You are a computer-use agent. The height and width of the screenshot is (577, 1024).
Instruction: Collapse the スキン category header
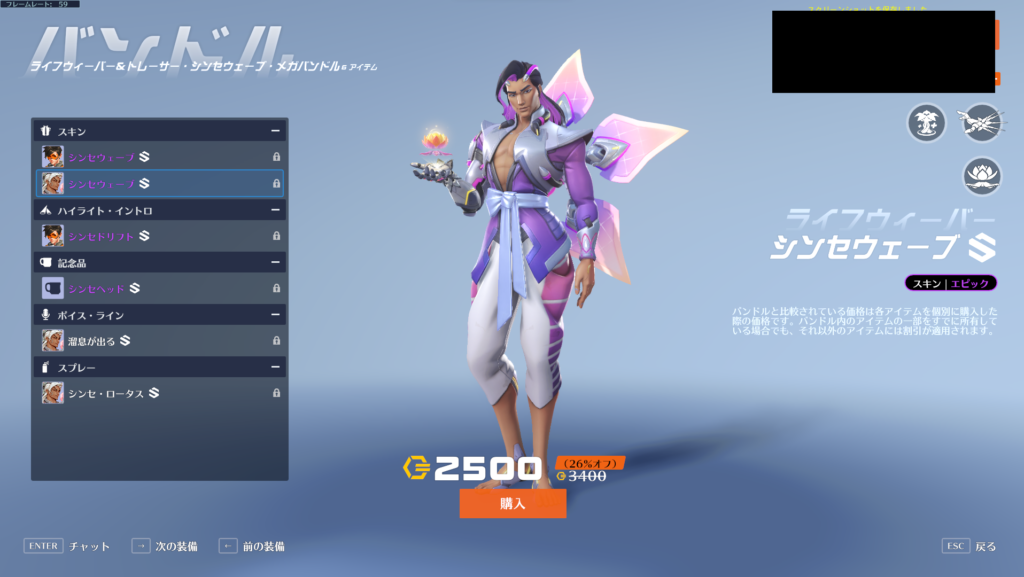coord(274,131)
